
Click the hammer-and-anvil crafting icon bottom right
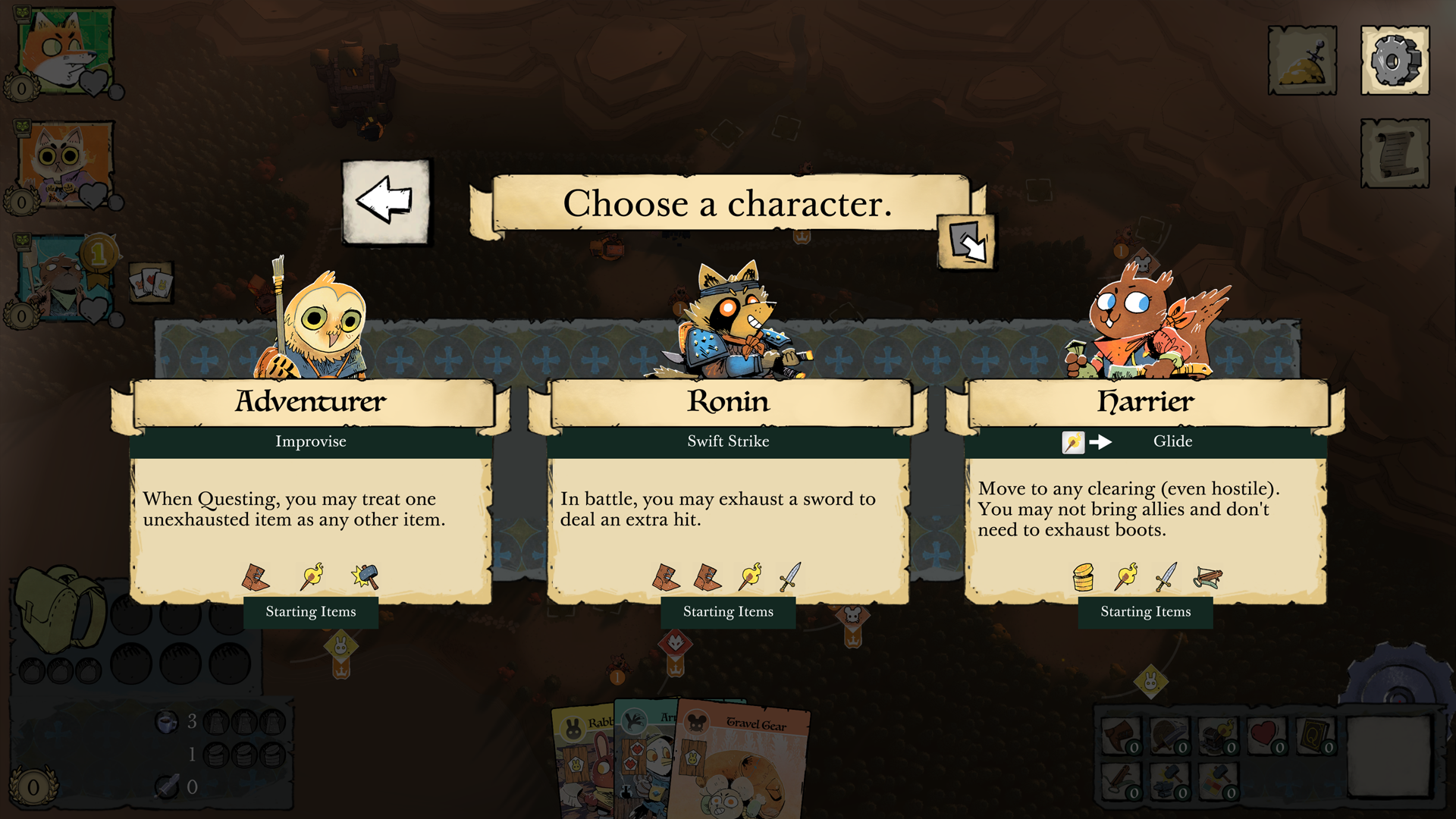(1169, 781)
